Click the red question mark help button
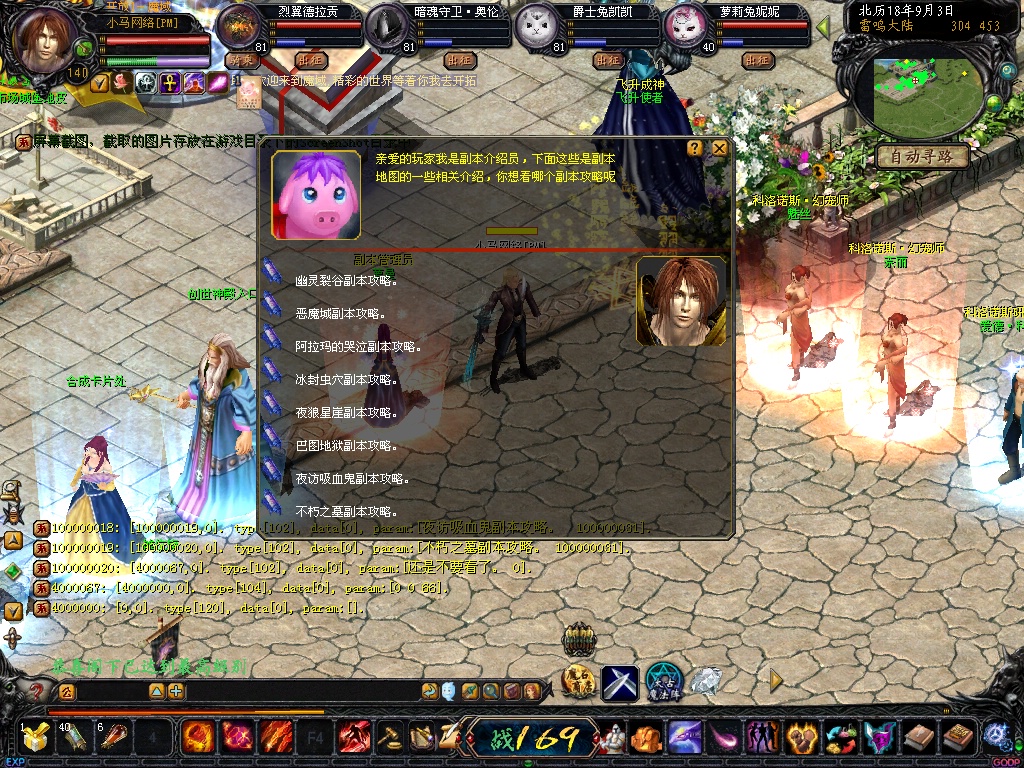This screenshot has width=1024, height=768. click(37, 691)
